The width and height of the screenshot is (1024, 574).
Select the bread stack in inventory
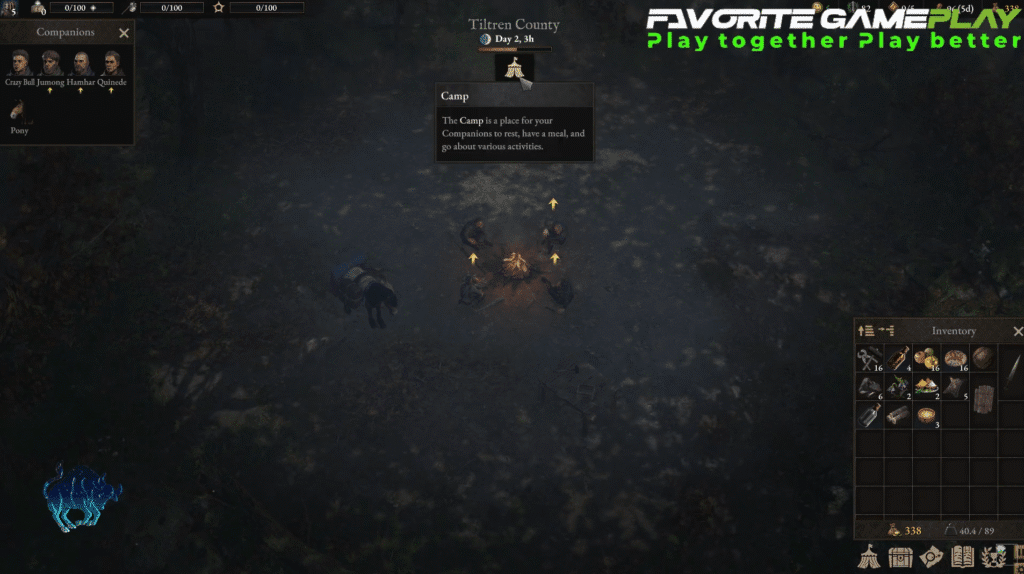(956, 359)
